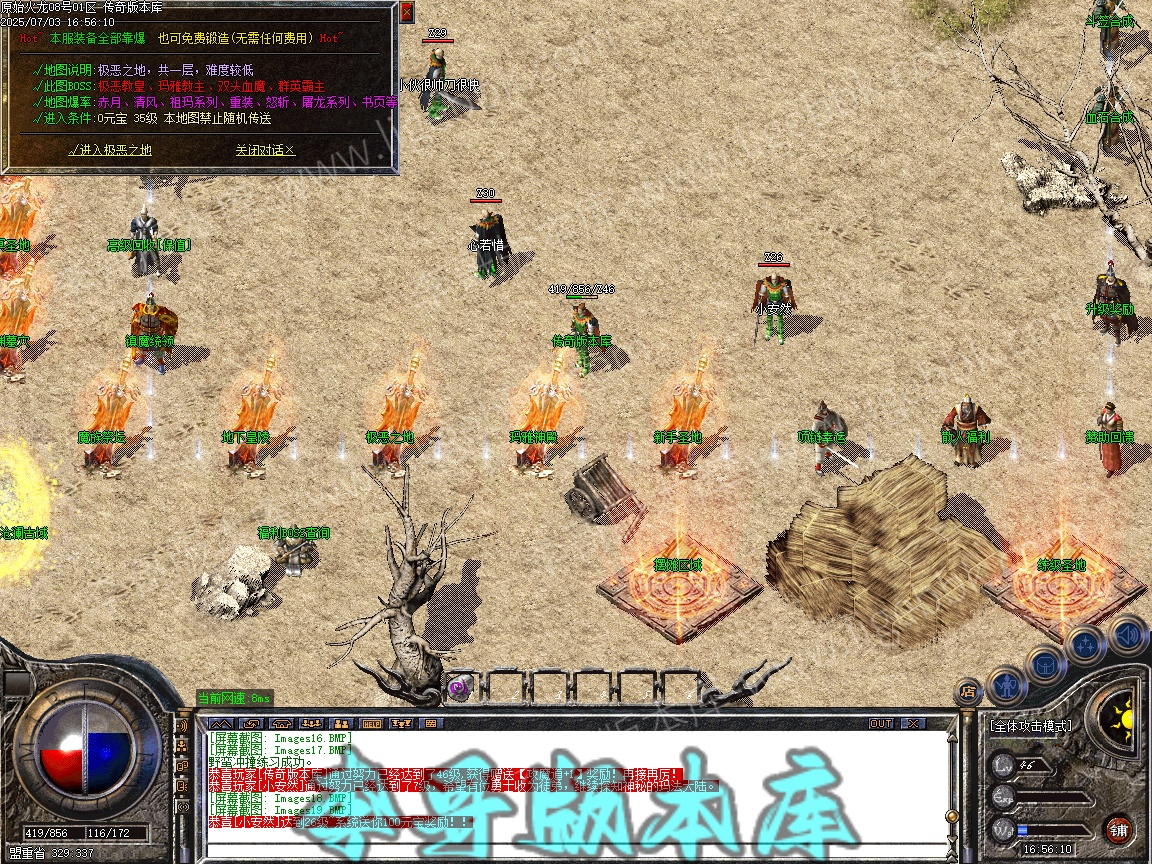
Task: Select the purple swirl item in hotbar
Action: [x=459, y=687]
